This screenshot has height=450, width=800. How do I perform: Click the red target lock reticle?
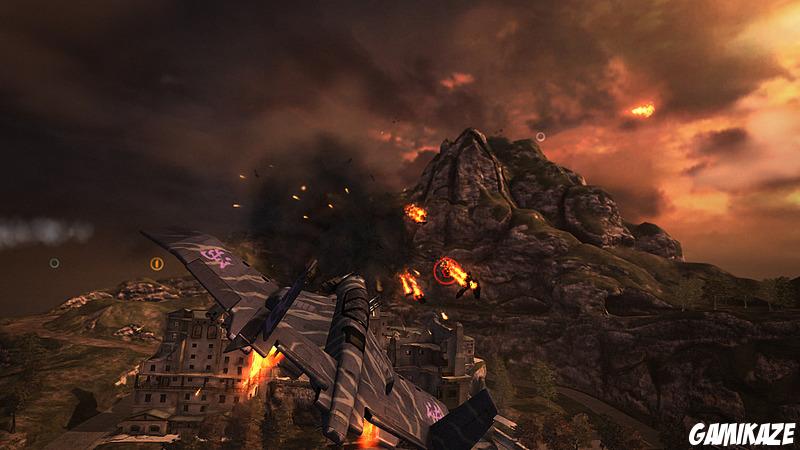tap(444, 270)
